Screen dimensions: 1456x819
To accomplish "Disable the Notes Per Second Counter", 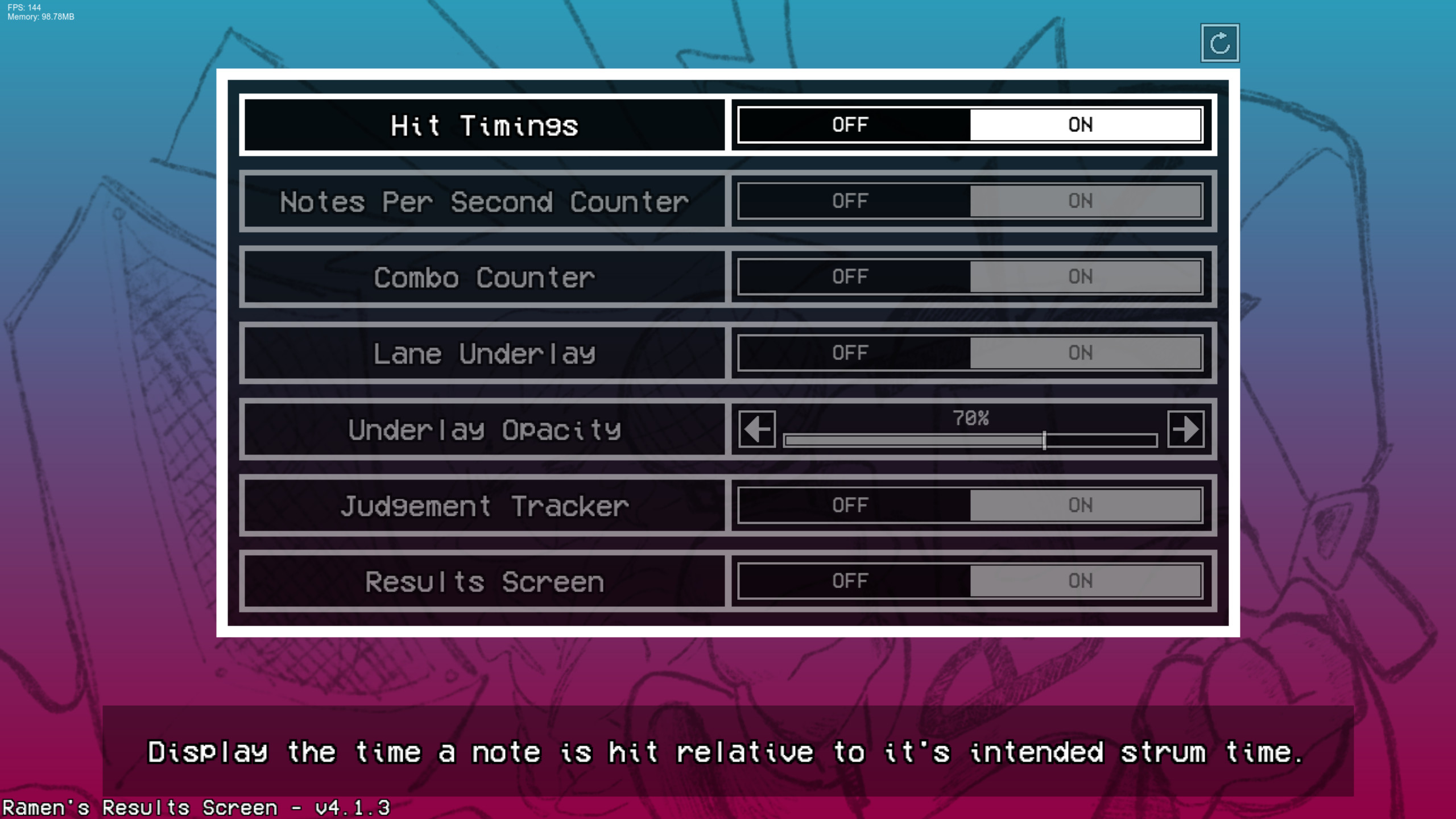I will [x=849, y=201].
